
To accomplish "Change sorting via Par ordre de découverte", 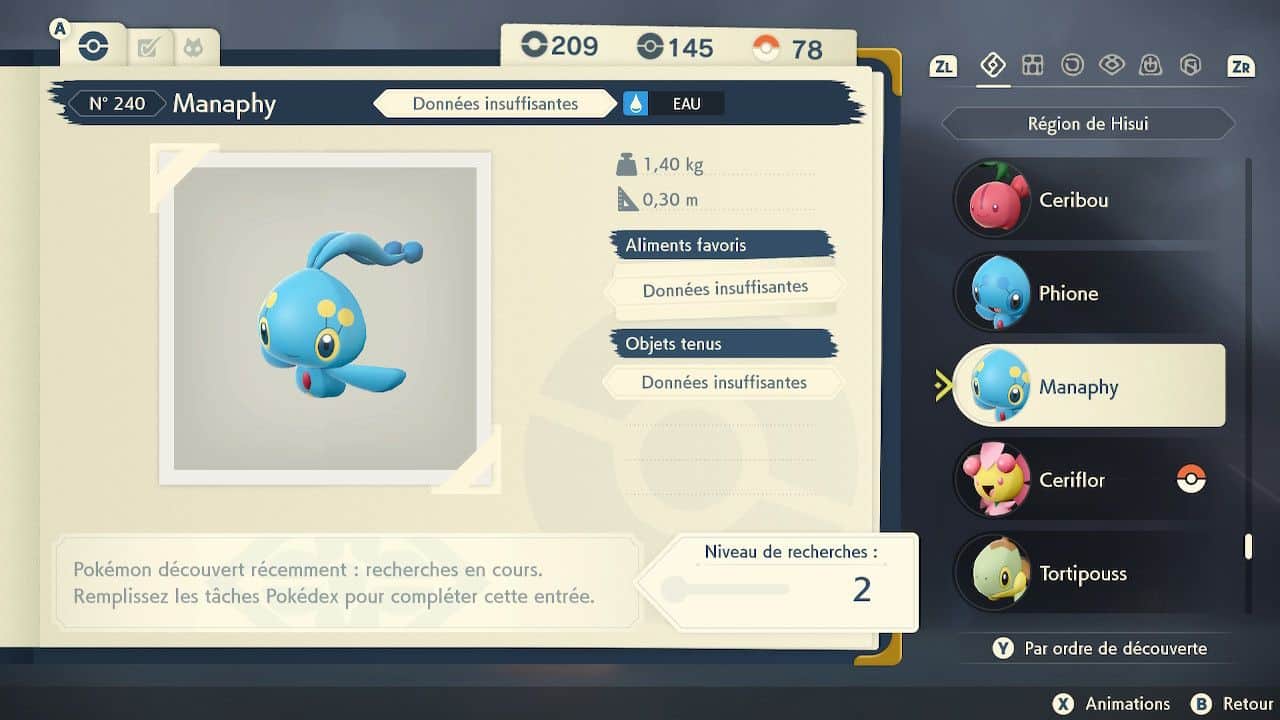I will coord(1100,648).
